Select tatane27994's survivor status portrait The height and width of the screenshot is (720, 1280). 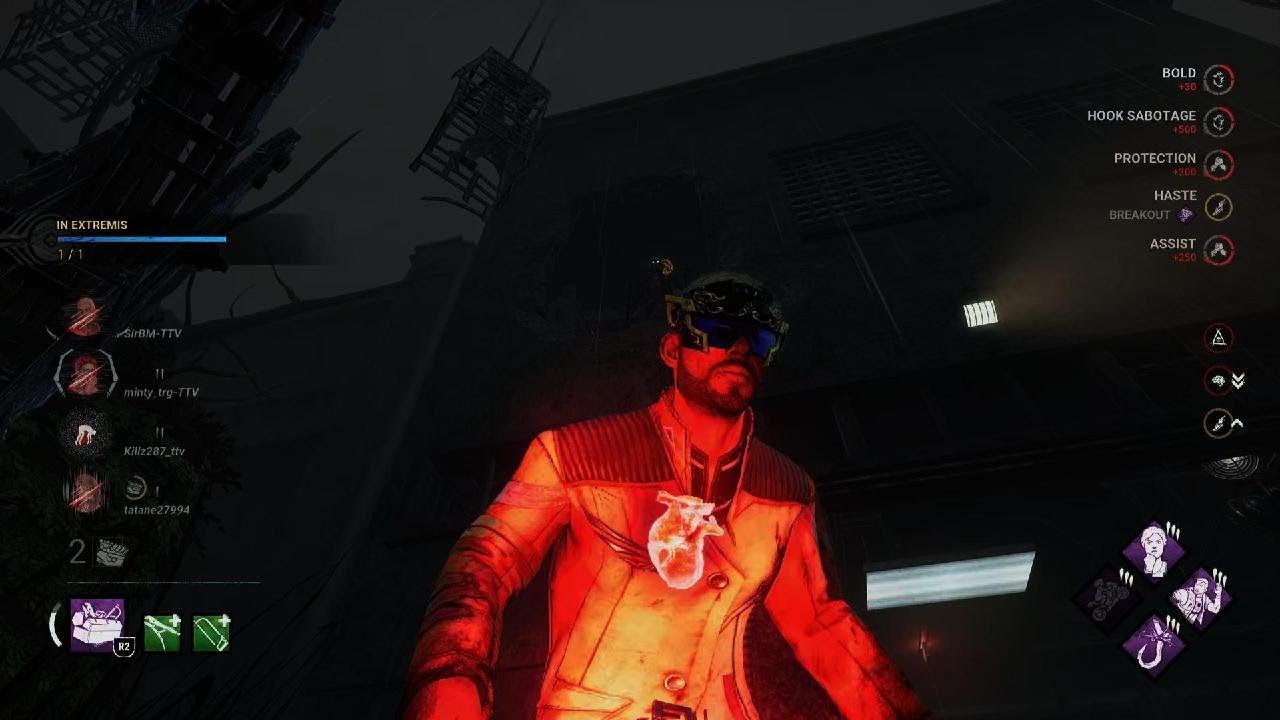pyautogui.click(x=86, y=492)
